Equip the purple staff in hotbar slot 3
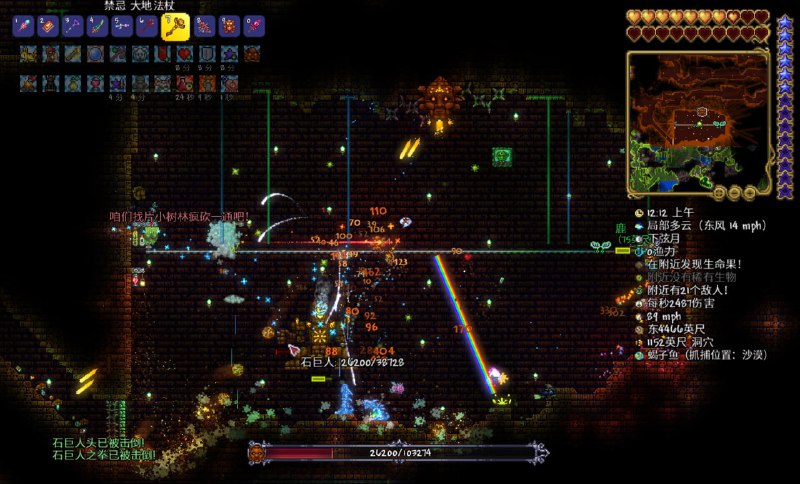Viewport: 800px width, 484px height. [x=73, y=26]
